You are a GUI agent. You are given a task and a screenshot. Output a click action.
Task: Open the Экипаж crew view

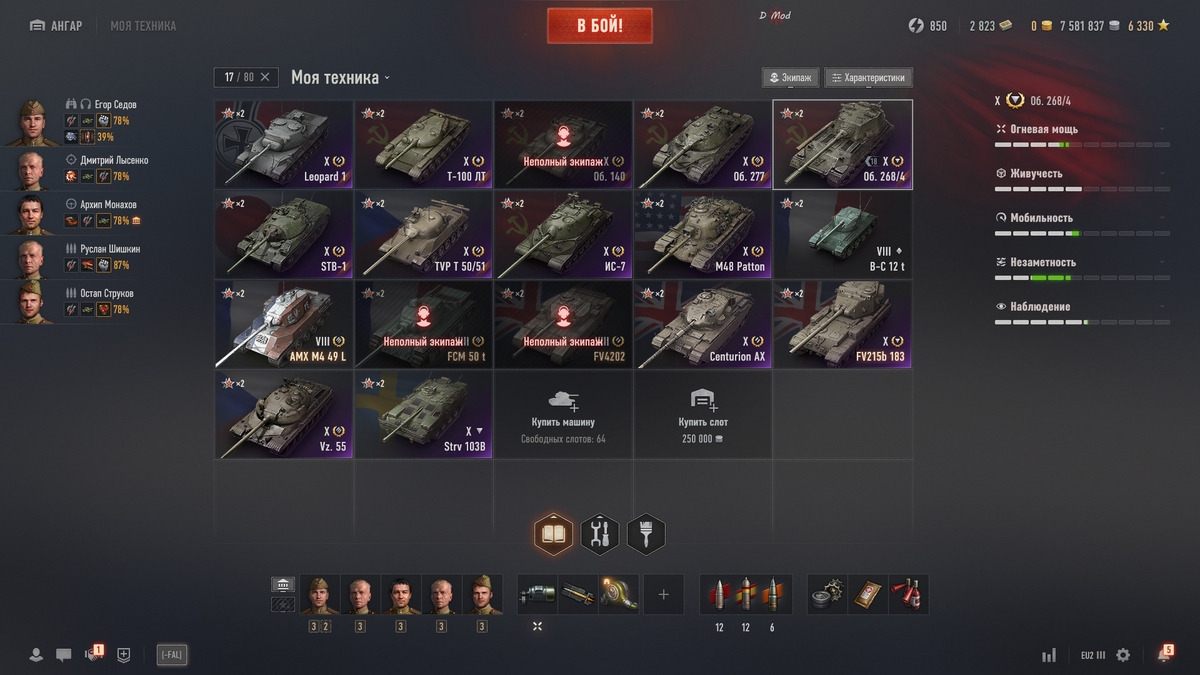click(x=791, y=78)
